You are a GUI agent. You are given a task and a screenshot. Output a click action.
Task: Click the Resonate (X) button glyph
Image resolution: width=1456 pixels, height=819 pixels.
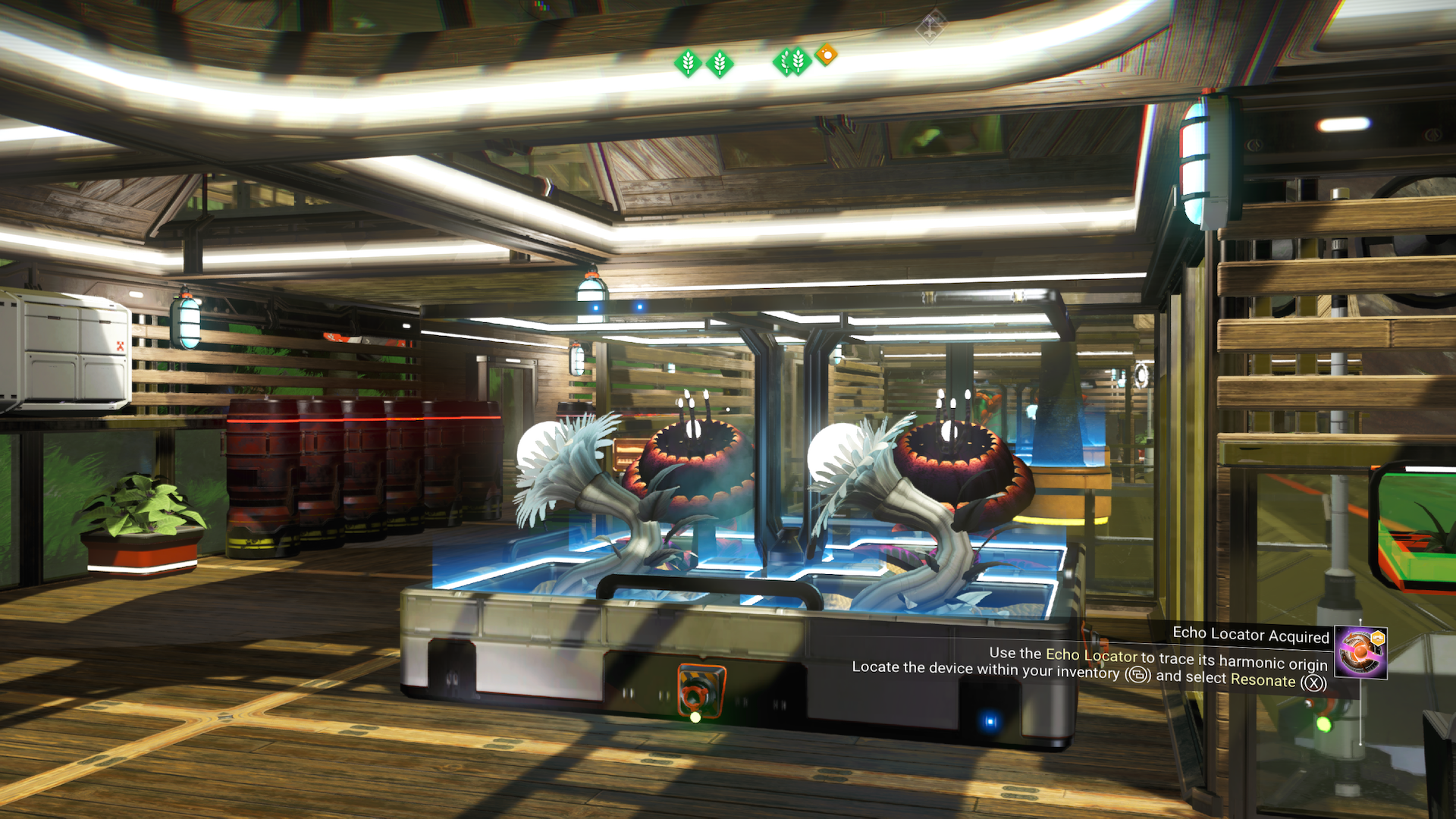(1313, 682)
